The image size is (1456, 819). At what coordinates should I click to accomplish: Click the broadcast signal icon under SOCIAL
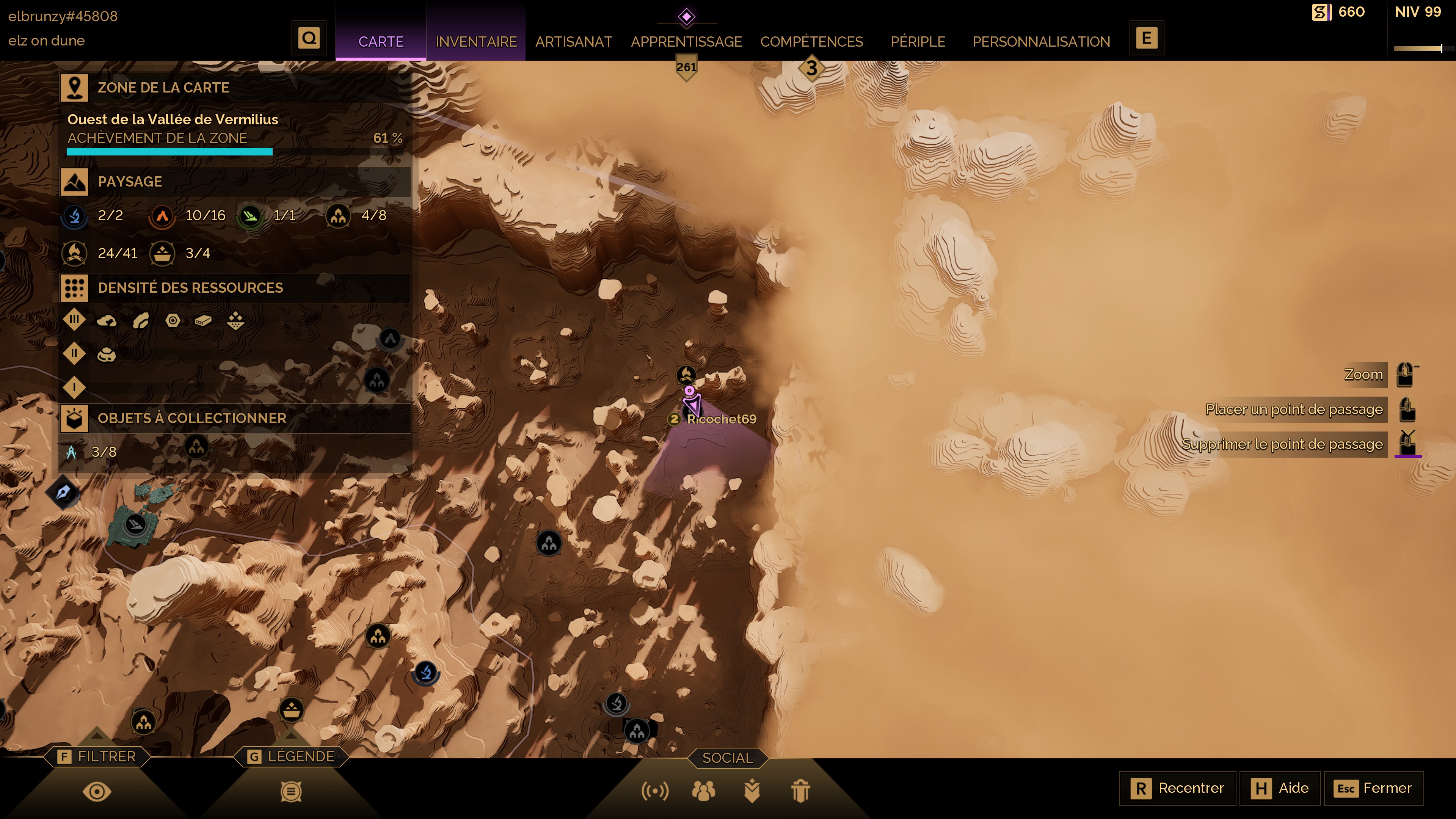tap(654, 791)
